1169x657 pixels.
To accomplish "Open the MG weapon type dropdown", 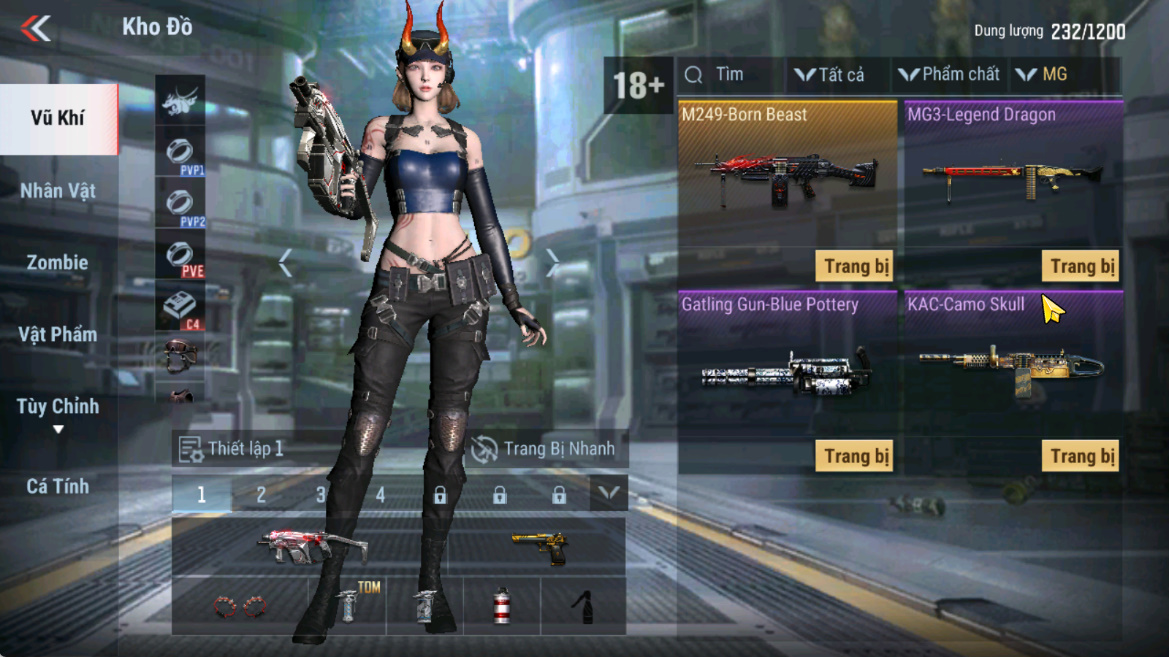I will point(1044,75).
